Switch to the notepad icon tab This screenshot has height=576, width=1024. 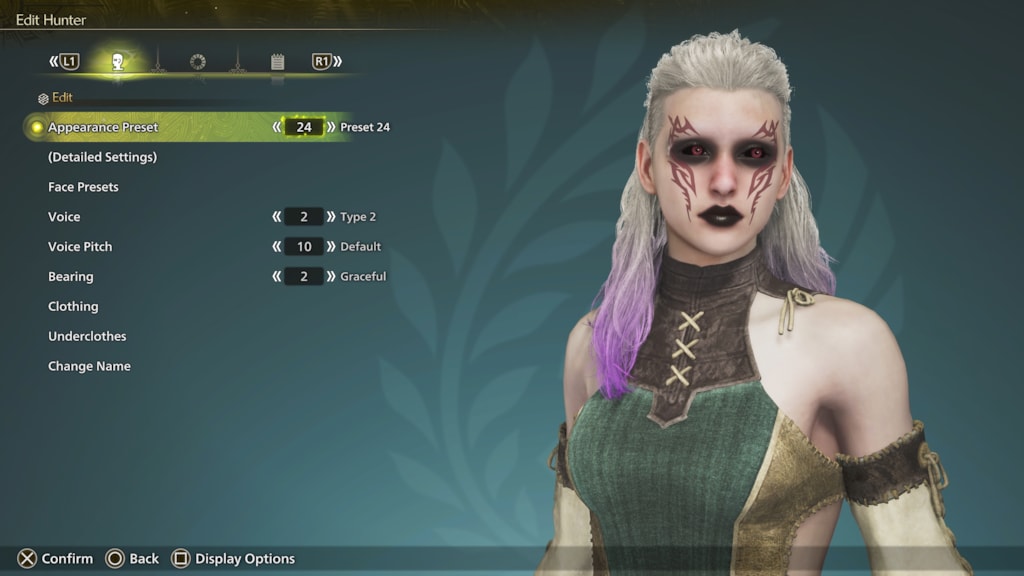pos(277,62)
